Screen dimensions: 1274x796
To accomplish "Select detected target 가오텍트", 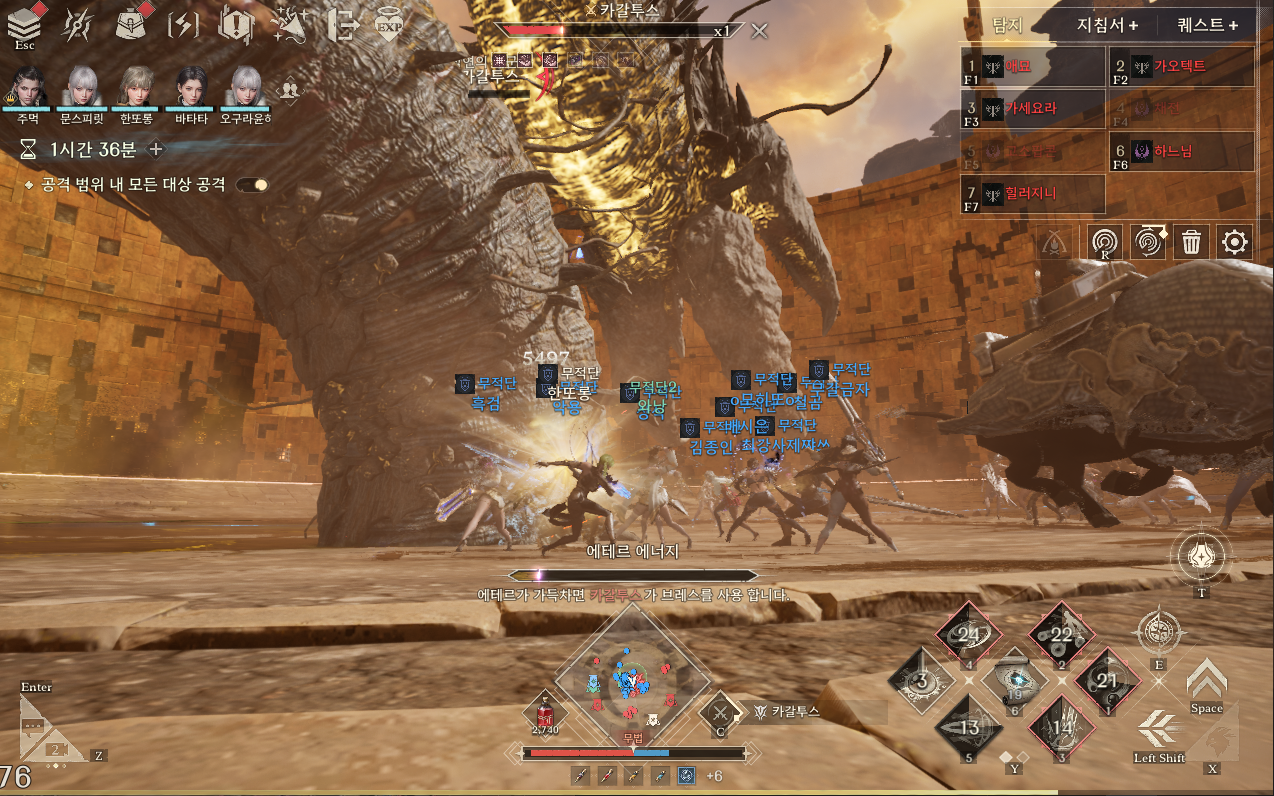I will 1182,66.
